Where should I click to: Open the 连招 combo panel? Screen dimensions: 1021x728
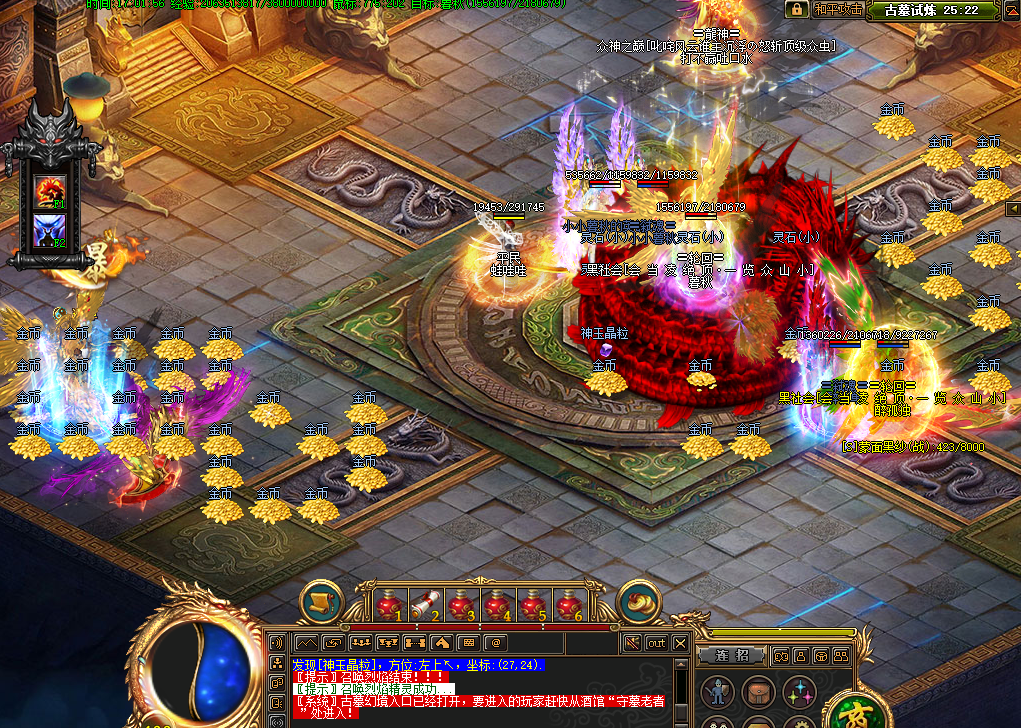pyautogui.click(x=733, y=656)
